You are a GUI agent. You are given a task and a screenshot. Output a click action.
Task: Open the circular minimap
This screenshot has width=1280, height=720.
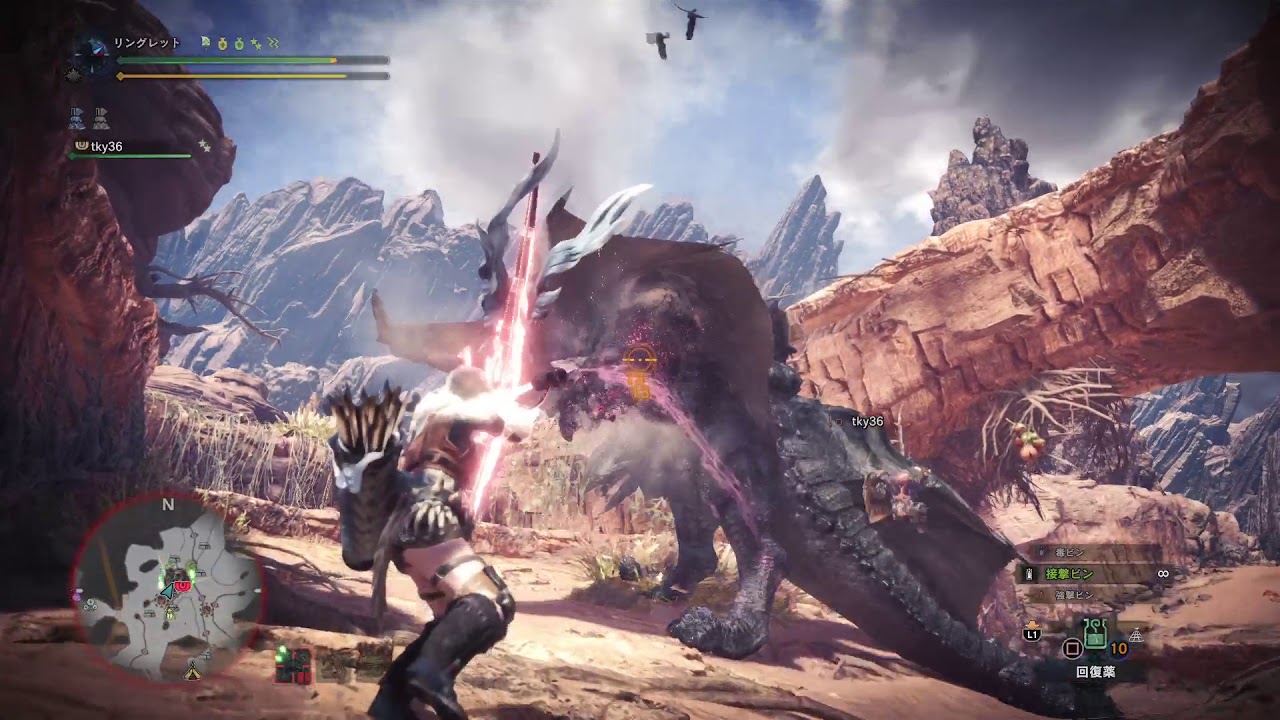(167, 586)
